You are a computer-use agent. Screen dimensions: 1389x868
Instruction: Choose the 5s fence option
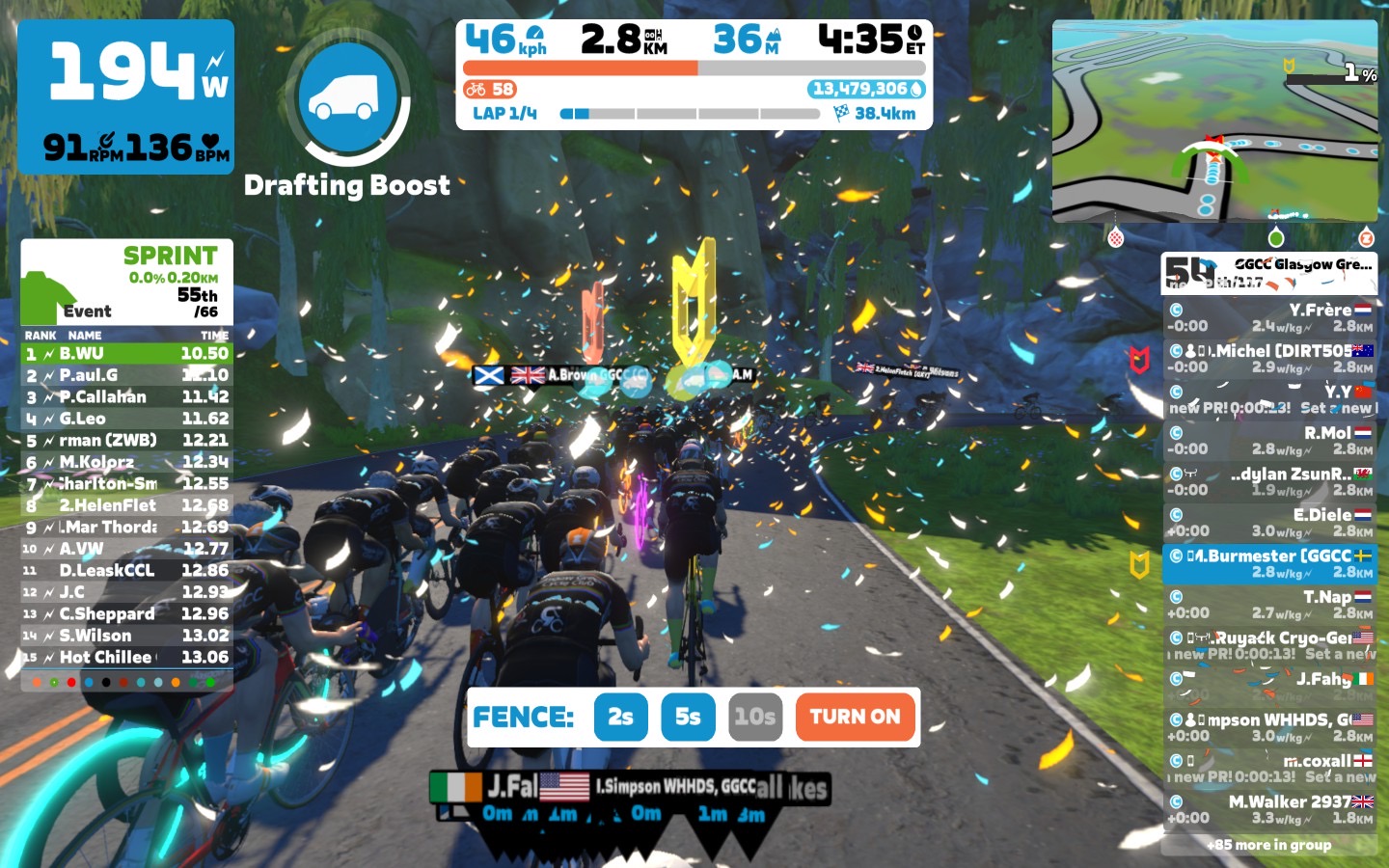point(688,717)
